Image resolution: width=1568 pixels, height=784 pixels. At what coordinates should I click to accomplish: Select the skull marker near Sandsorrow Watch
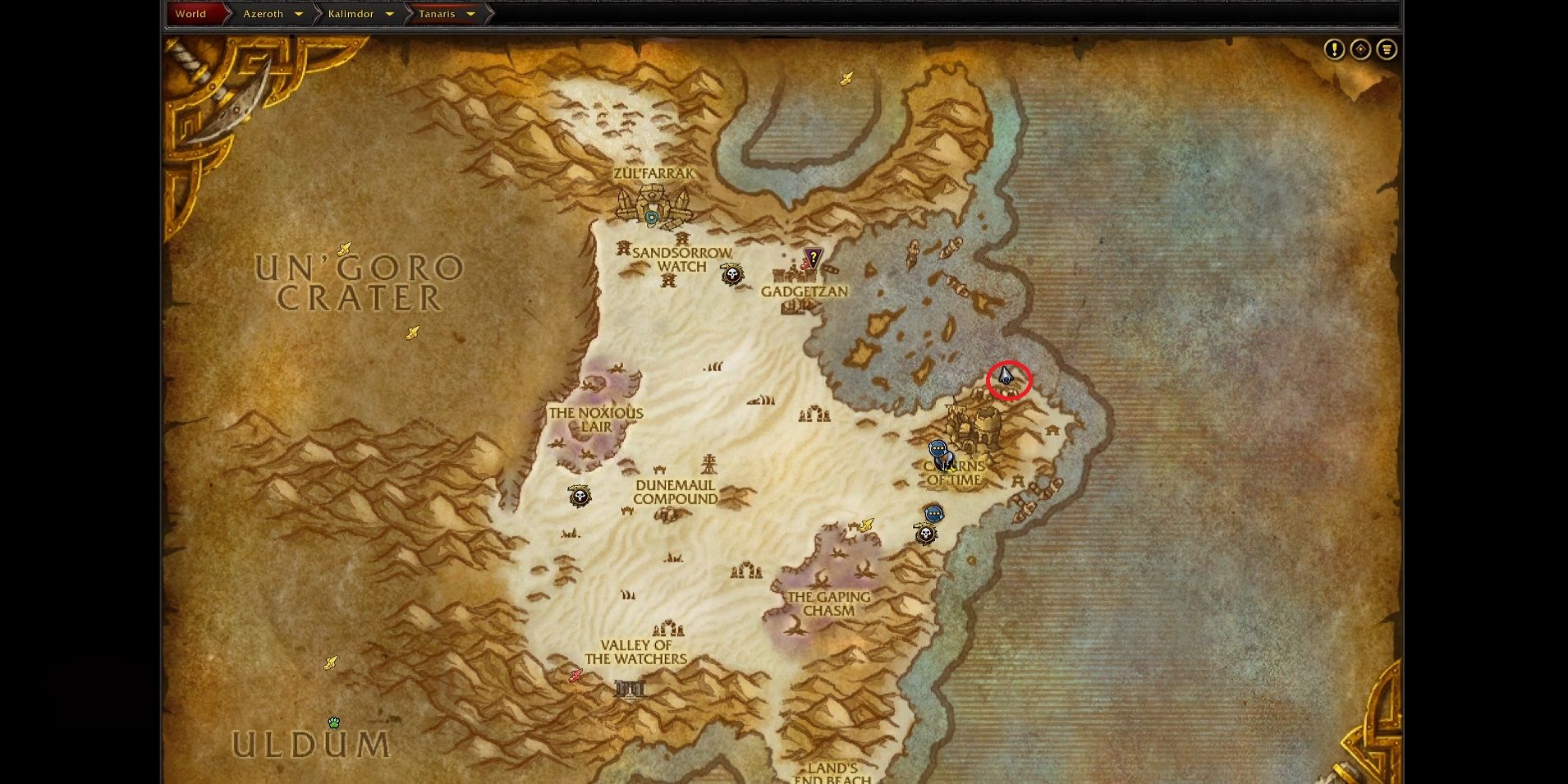coord(732,274)
